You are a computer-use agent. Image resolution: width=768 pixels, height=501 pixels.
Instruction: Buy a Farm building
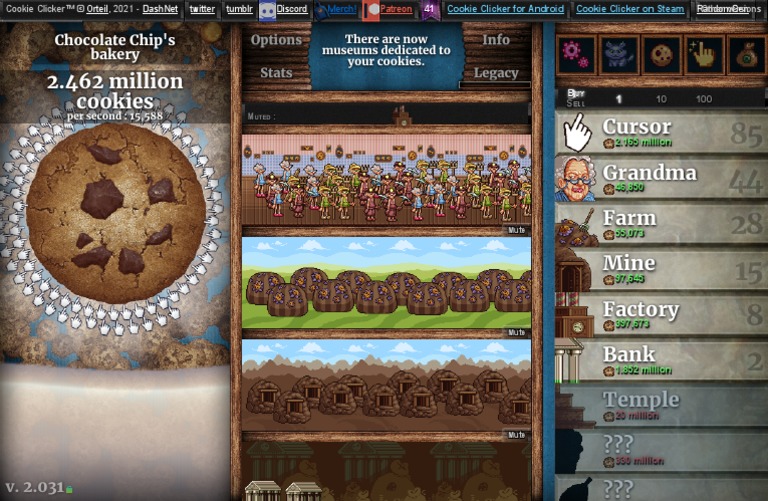point(660,224)
